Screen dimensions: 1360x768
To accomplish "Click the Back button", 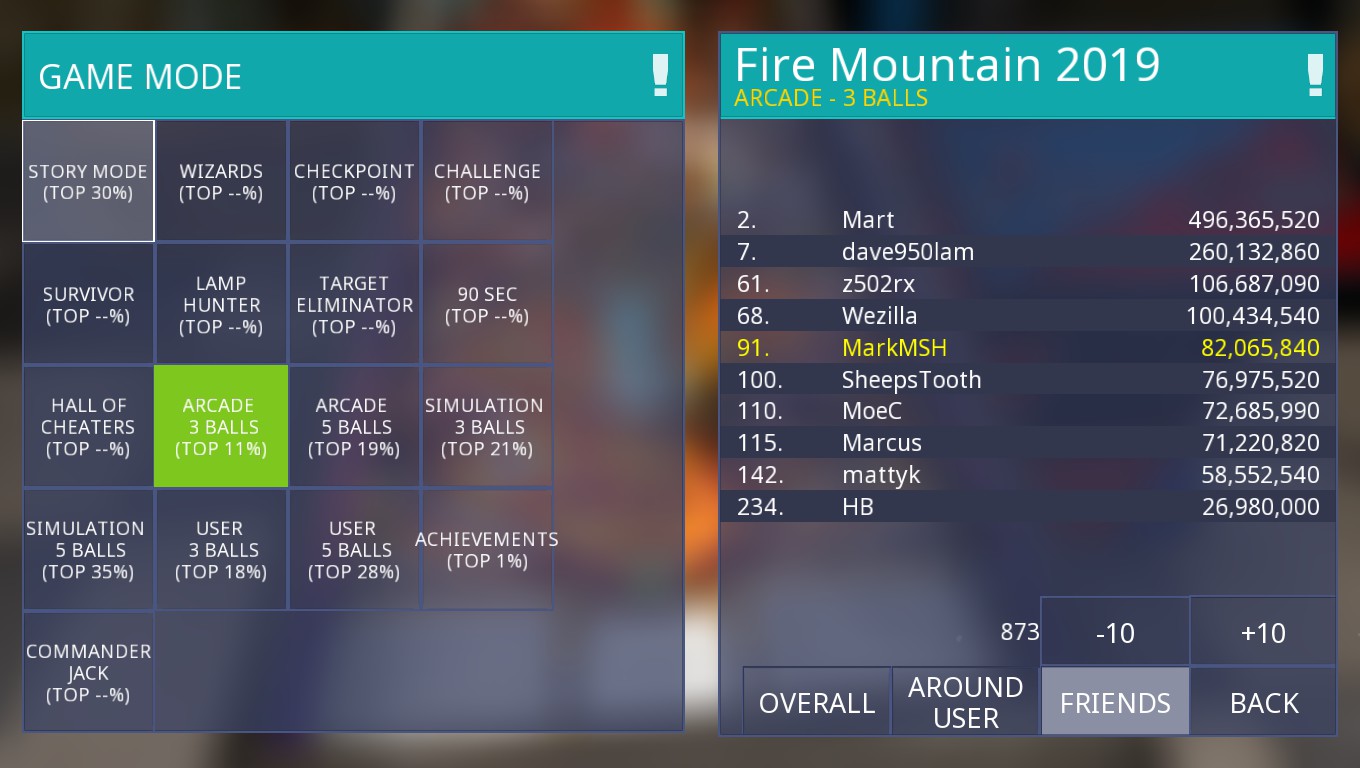I will pos(1263,702).
